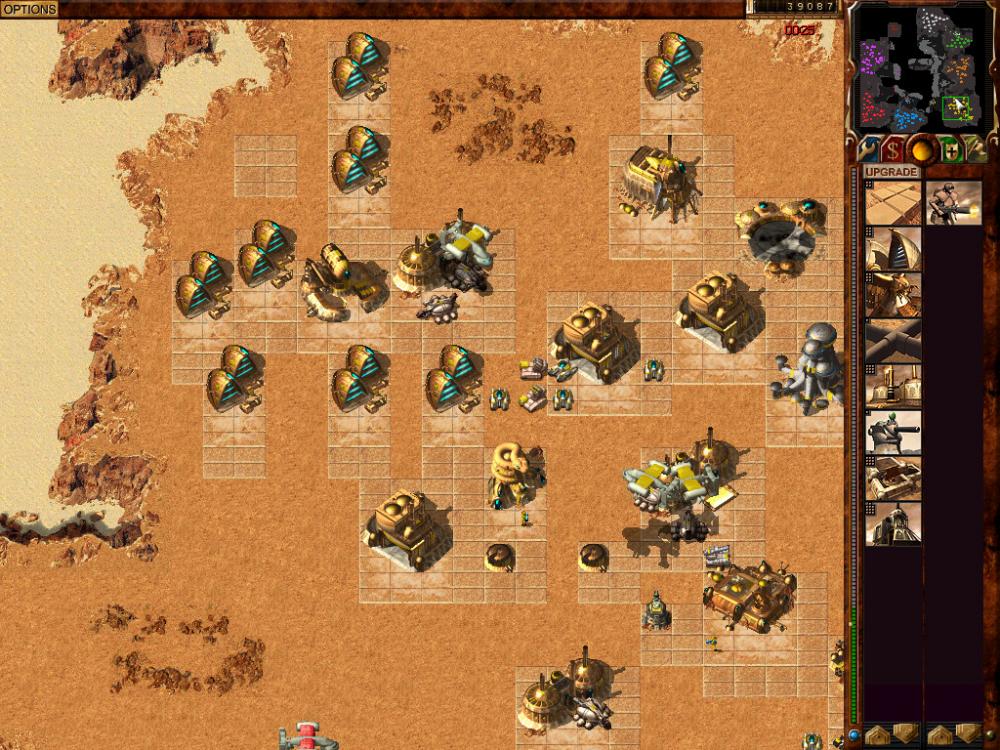Build concrete slab from the sidebar
The height and width of the screenshot is (750, 1000).
(x=893, y=203)
